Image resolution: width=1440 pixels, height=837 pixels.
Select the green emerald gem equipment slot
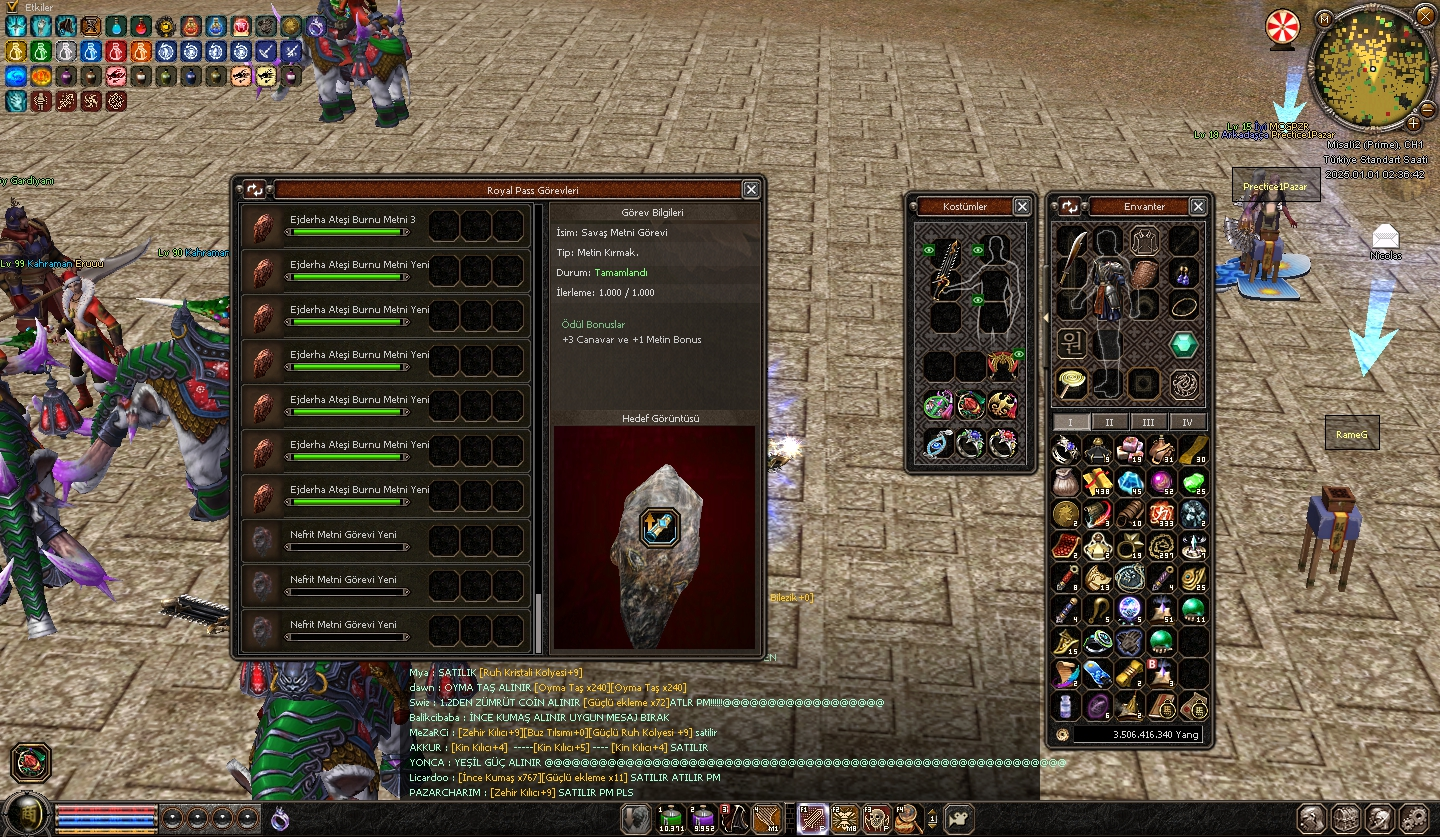(1184, 345)
